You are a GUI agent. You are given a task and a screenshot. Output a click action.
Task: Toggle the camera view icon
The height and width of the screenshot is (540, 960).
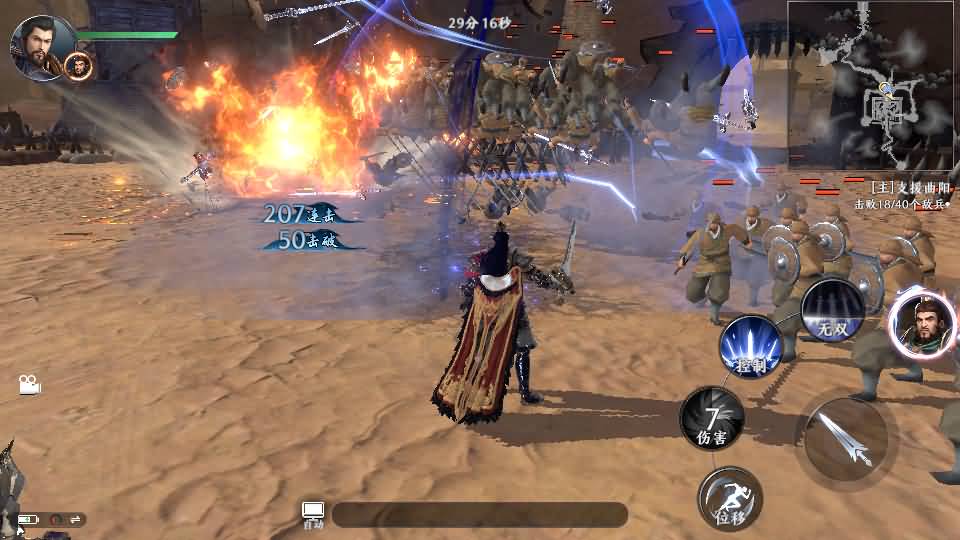point(29,385)
